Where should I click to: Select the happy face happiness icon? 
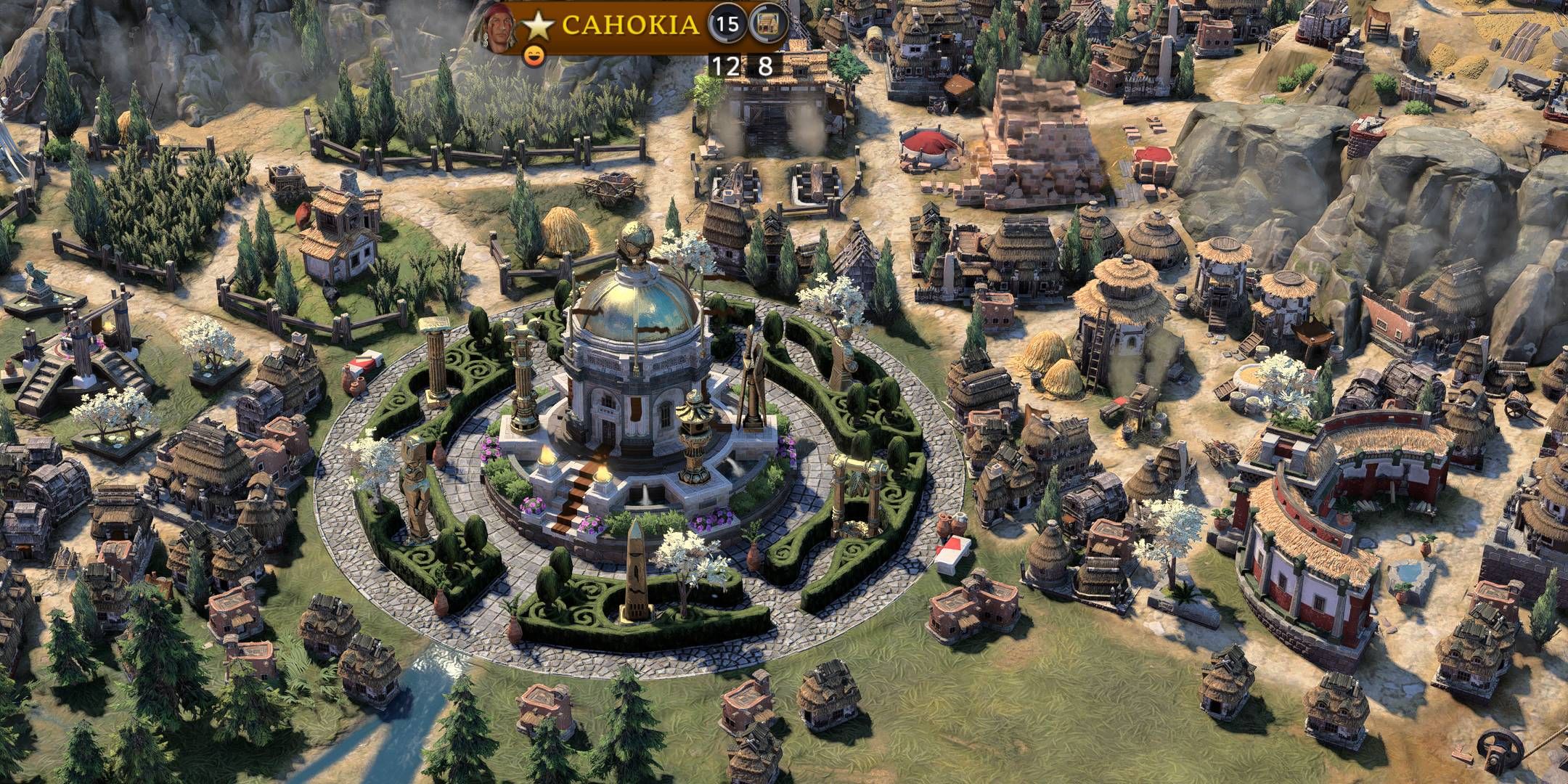534,55
